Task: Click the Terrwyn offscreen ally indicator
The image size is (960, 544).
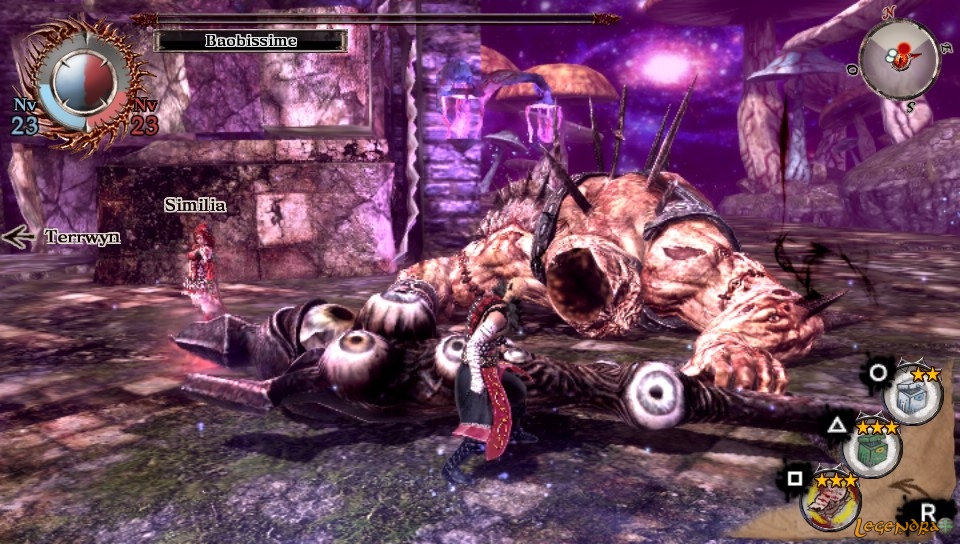Action: point(62,237)
